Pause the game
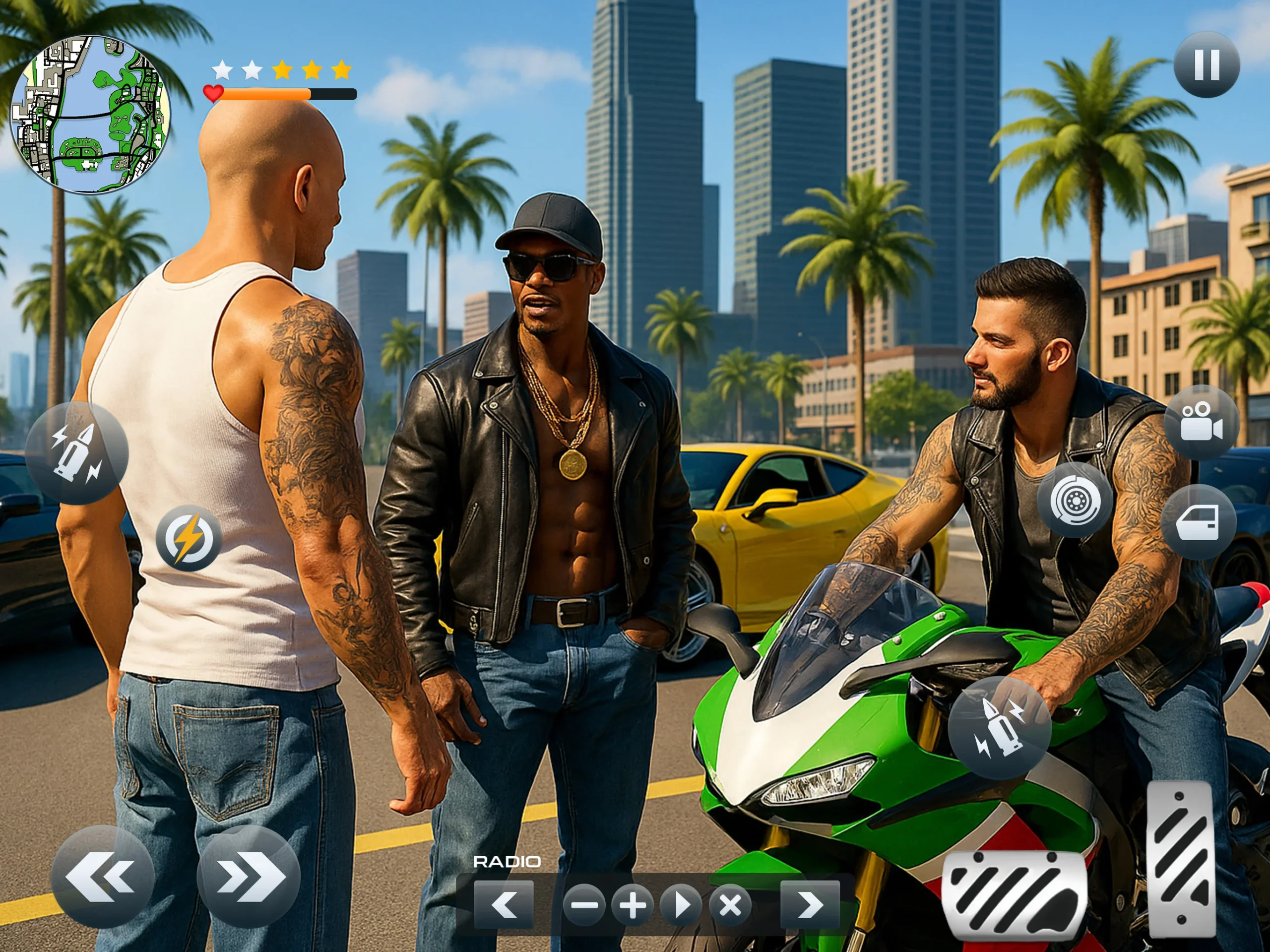1270x952 pixels. click(x=1206, y=64)
